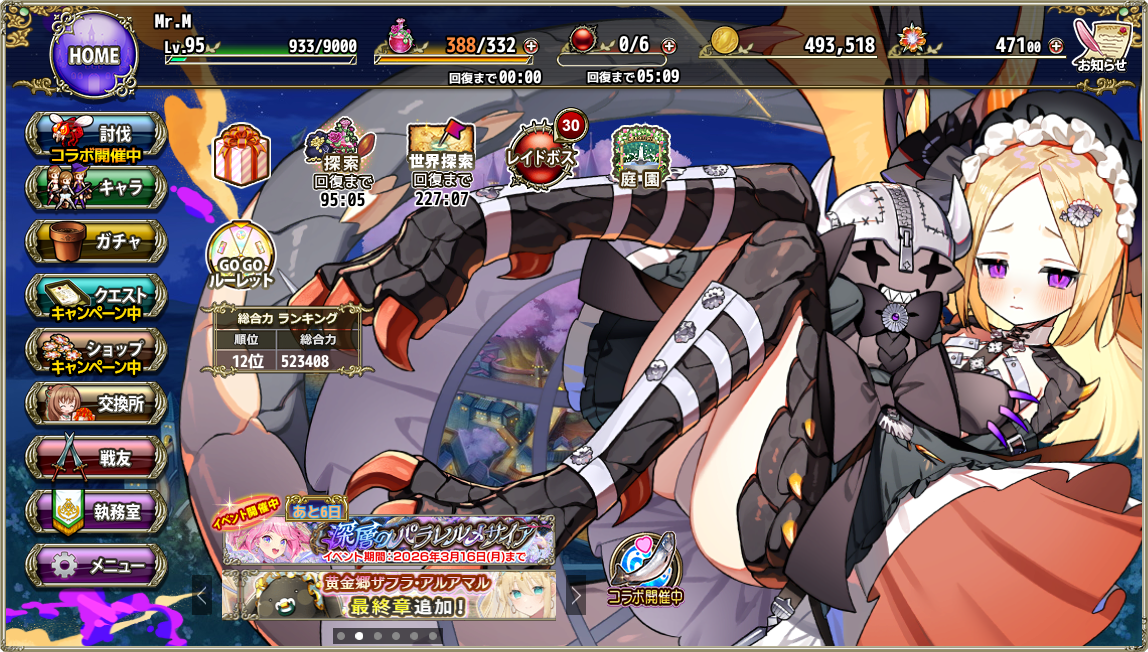Click the purple HOME button
1148x652 pixels.
pyautogui.click(x=93, y=55)
